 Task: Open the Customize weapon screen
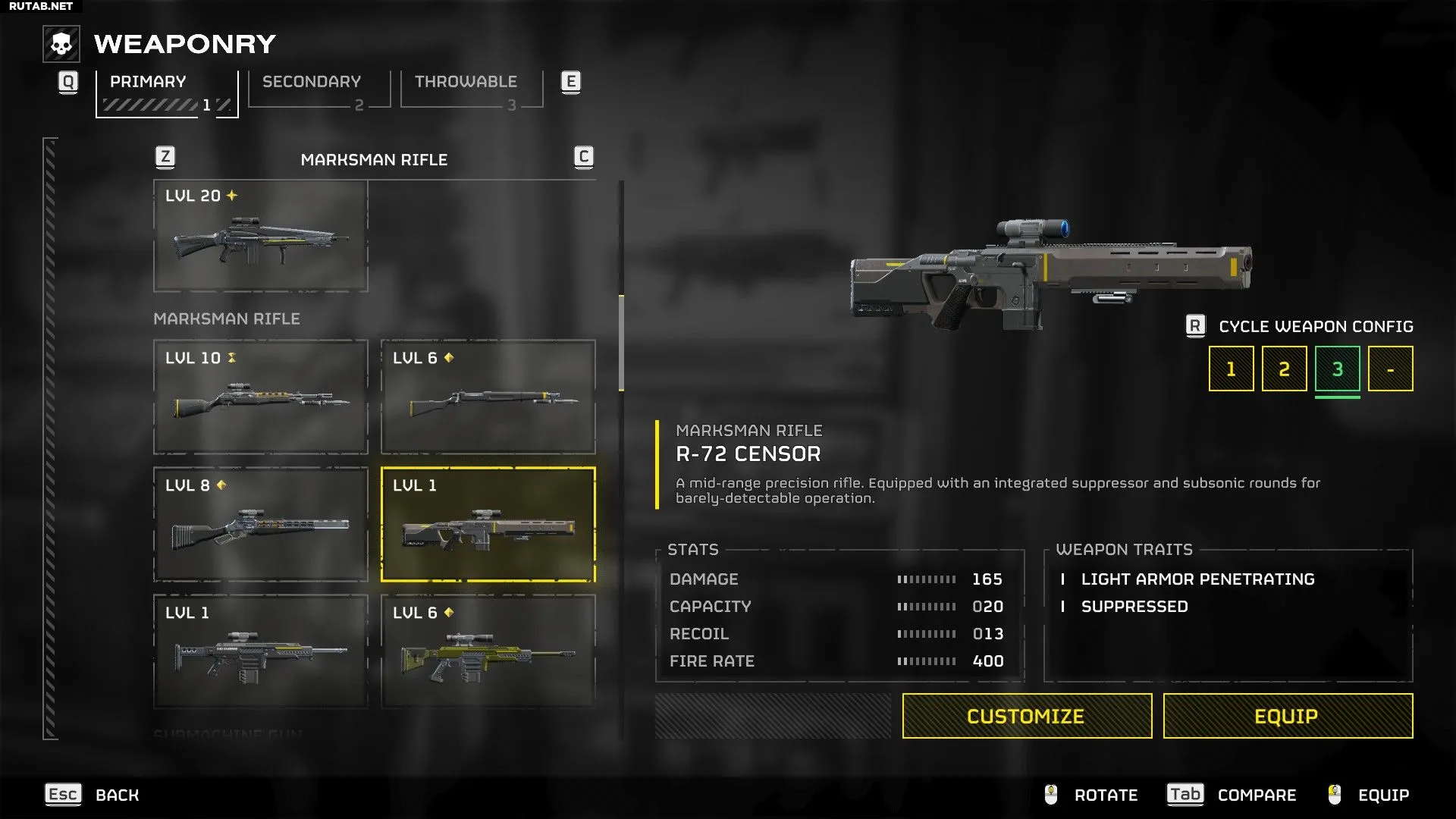[1027, 716]
